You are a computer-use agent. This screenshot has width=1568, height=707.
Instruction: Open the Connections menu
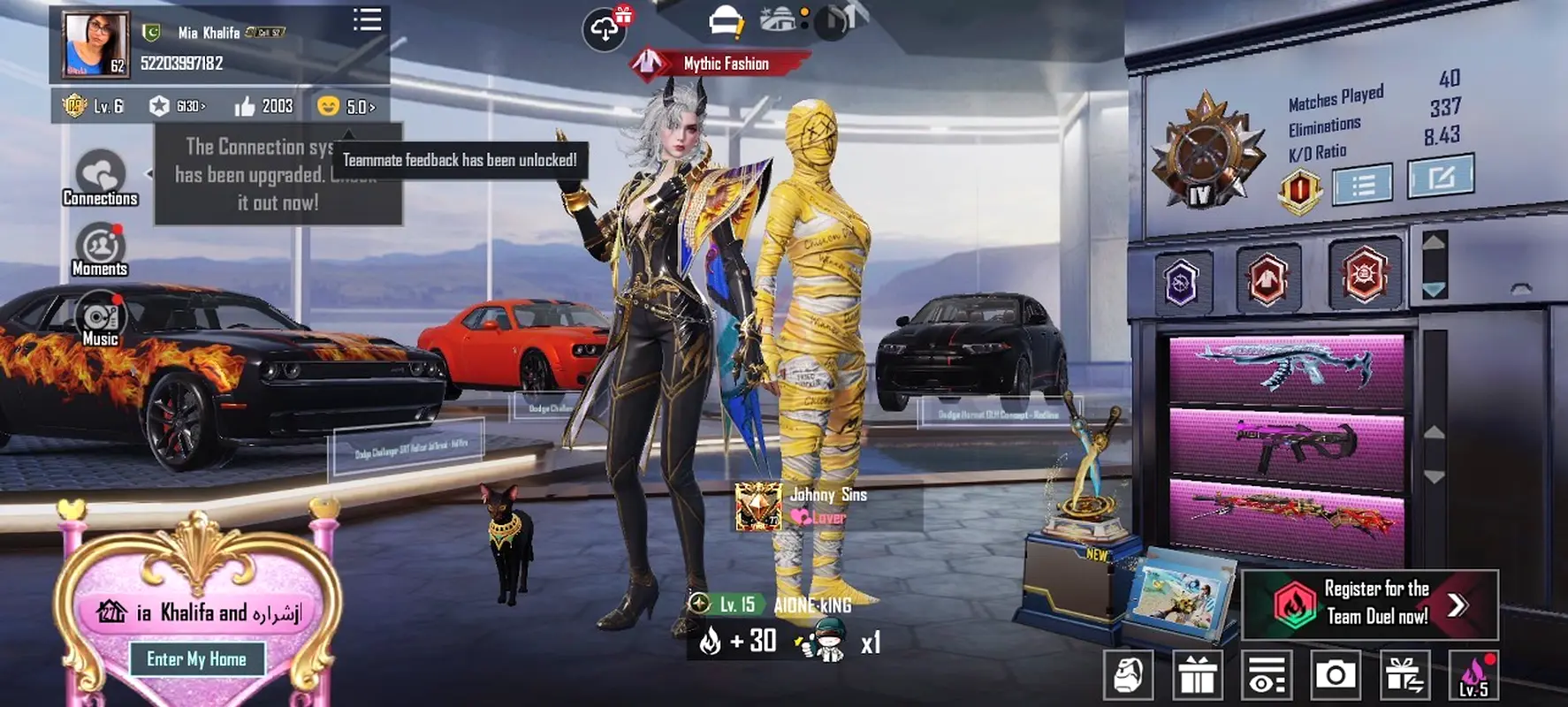click(100, 178)
